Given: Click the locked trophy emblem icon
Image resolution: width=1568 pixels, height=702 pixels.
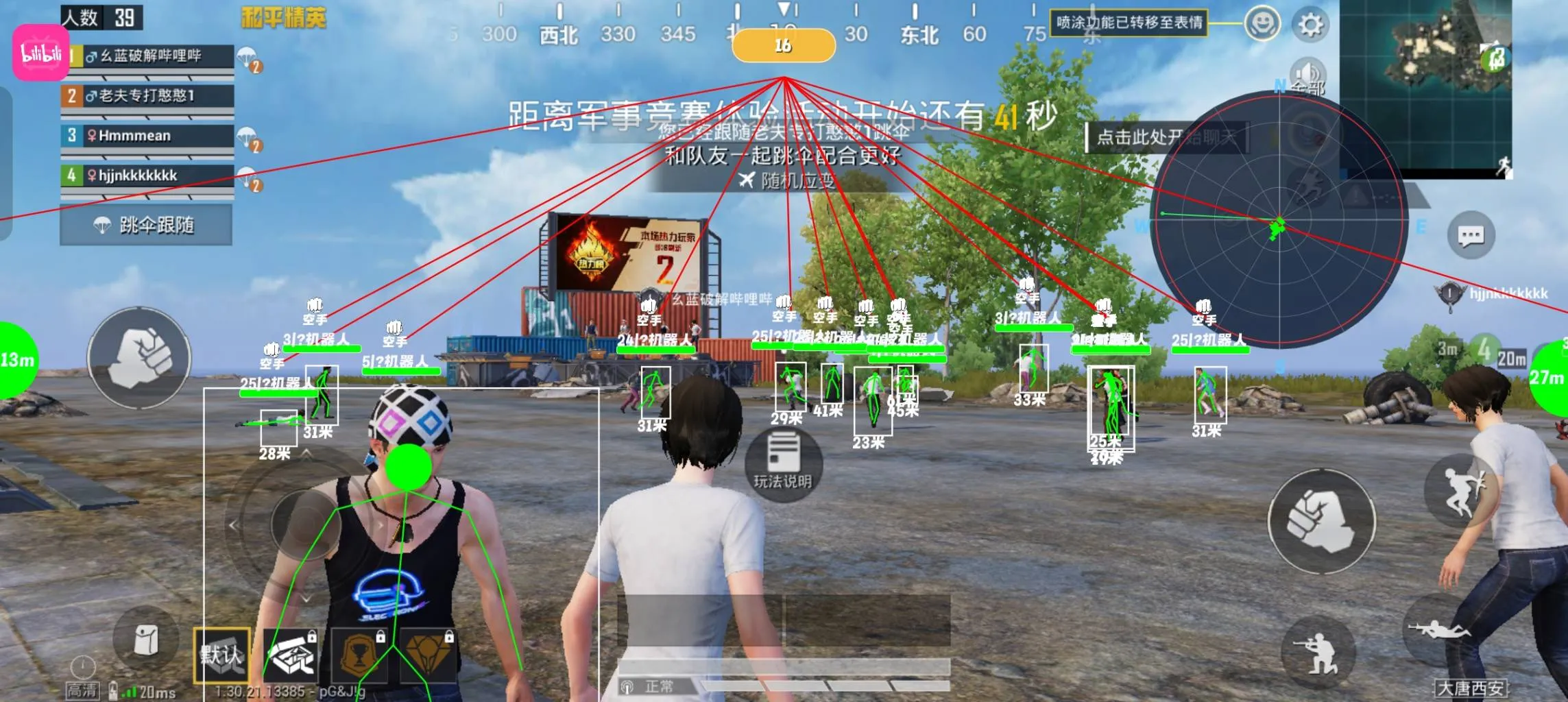Looking at the screenshot, I should 359,656.
